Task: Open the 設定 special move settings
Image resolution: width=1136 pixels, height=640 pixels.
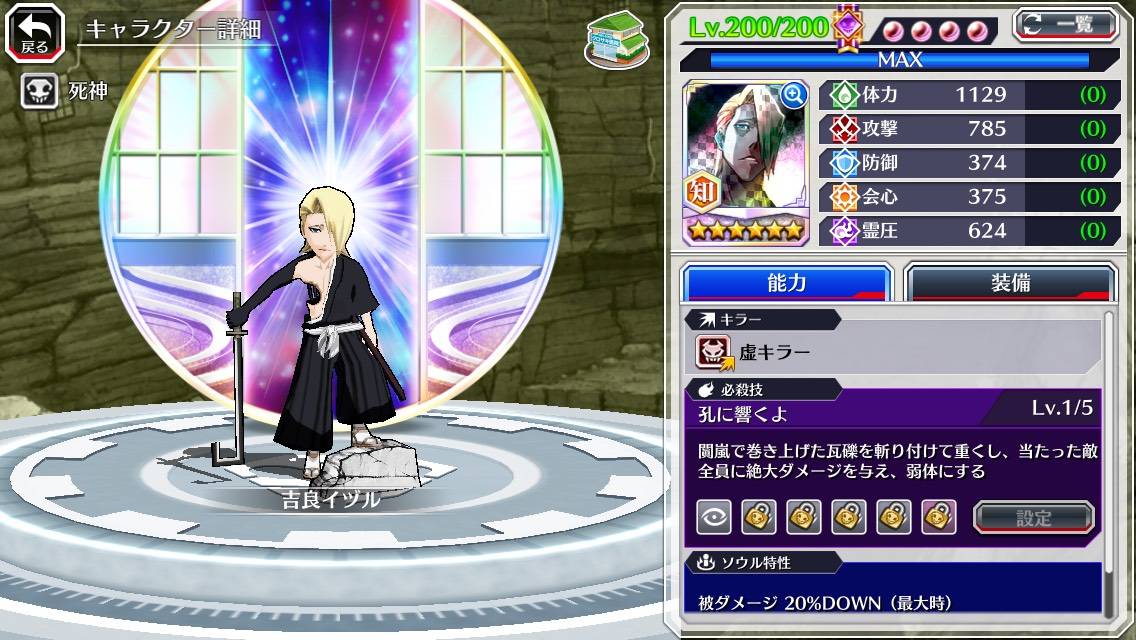Action: click(x=1033, y=517)
